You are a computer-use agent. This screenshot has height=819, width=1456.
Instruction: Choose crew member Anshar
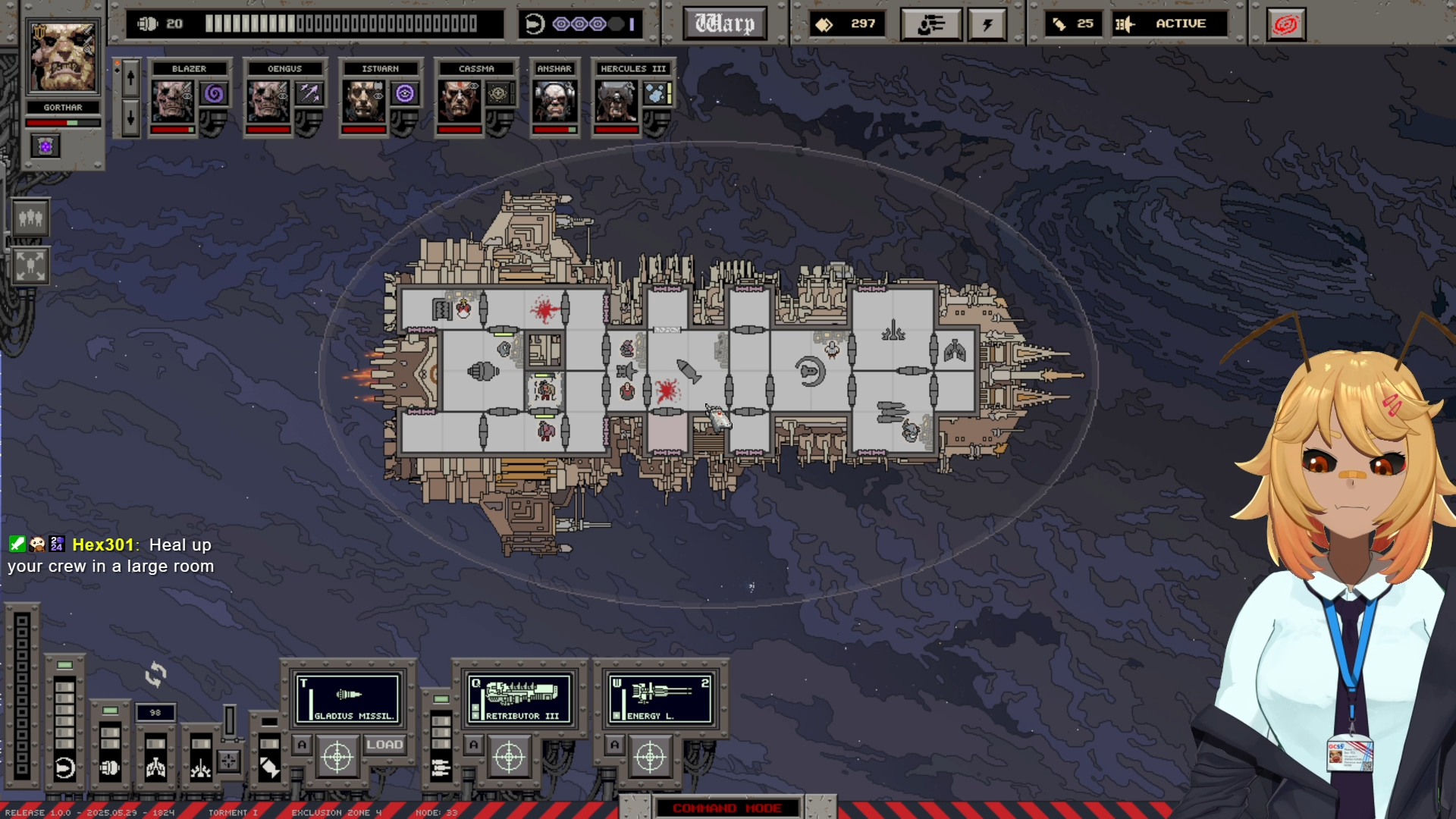click(x=554, y=101)
